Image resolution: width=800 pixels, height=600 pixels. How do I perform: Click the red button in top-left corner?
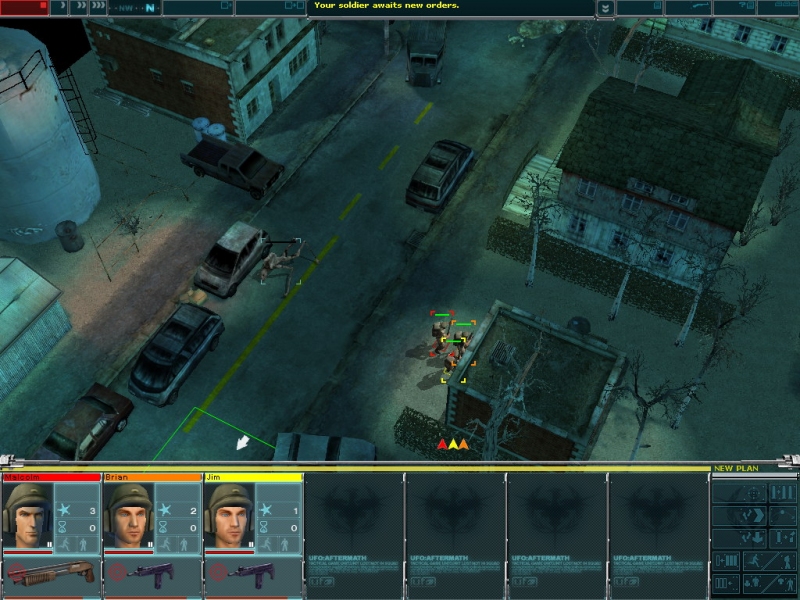click(24, 6)
